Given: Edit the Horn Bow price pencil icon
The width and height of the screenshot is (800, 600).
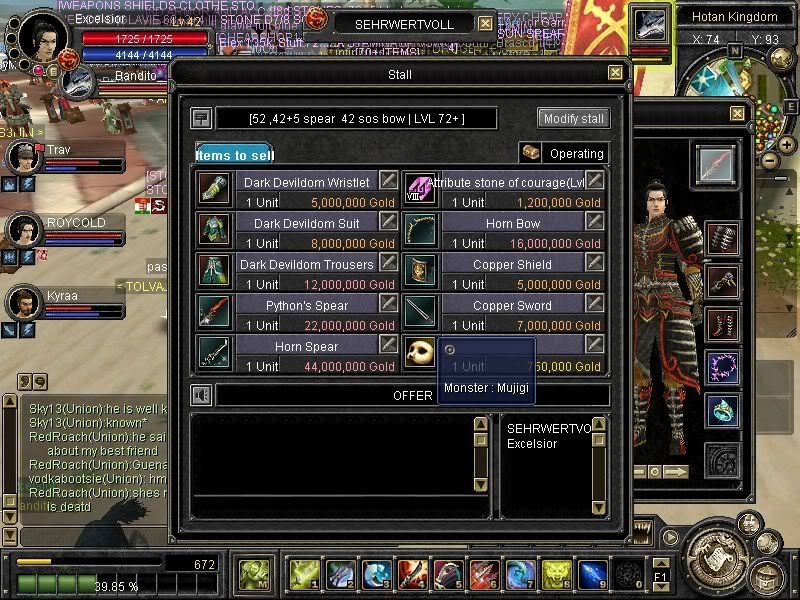Looking at the screenshot, I should (595, 221).
